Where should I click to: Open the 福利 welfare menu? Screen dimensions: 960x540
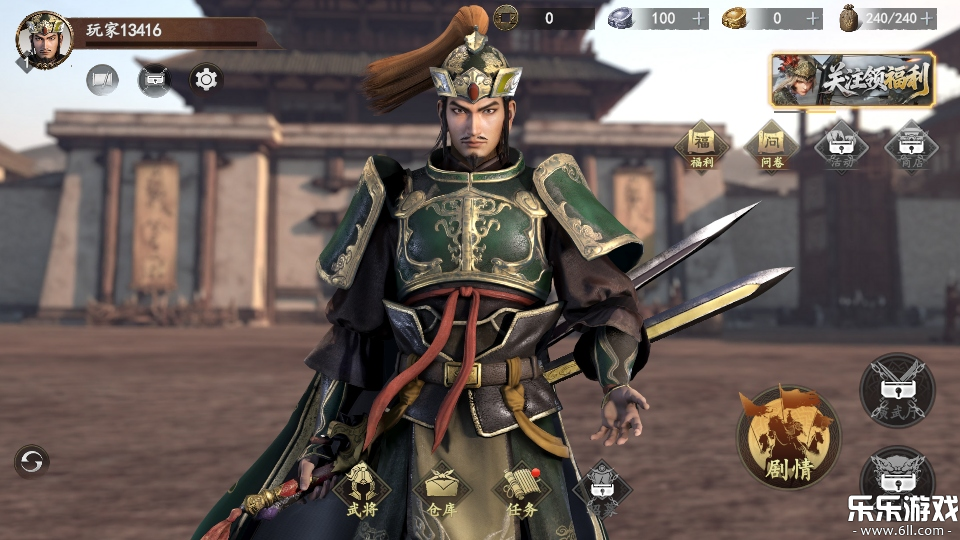pyautogui.click(x=702, y=145)
